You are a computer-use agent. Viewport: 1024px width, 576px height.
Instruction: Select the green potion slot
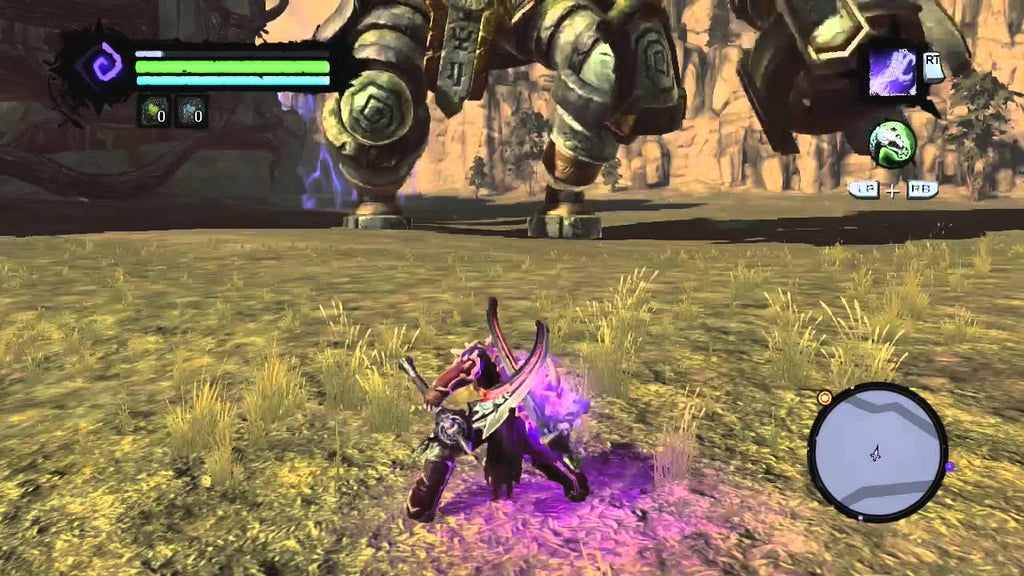pos(153,111)
